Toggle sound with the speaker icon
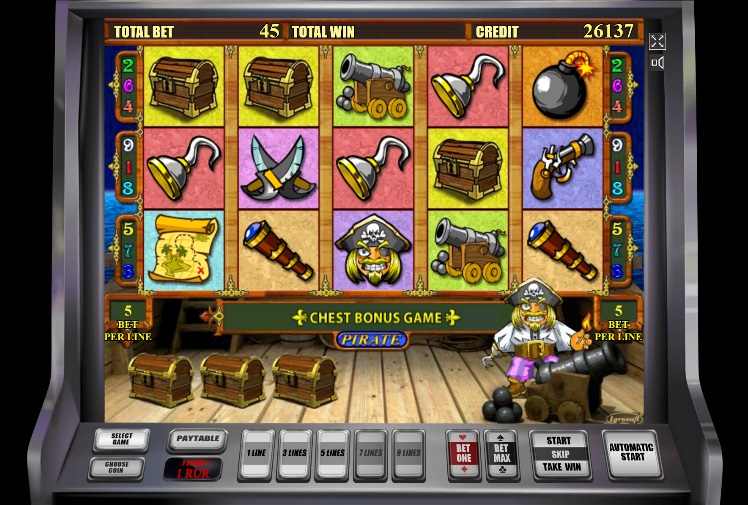The image size is (748, 505). click(x=657, y=63)
